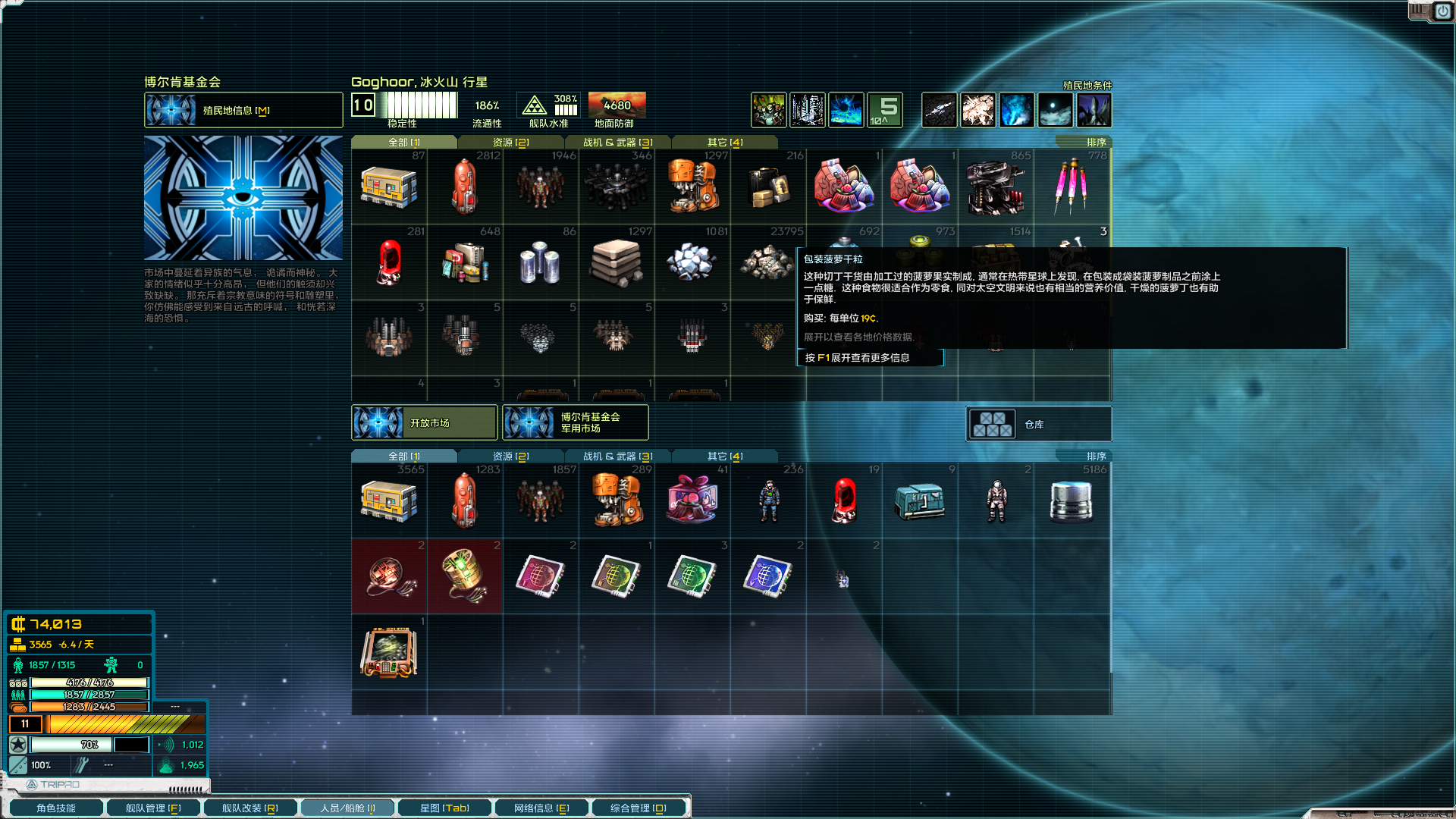
Task: Switch to the 博尔肯基金会军用市场 market
Action: (575, 422)
